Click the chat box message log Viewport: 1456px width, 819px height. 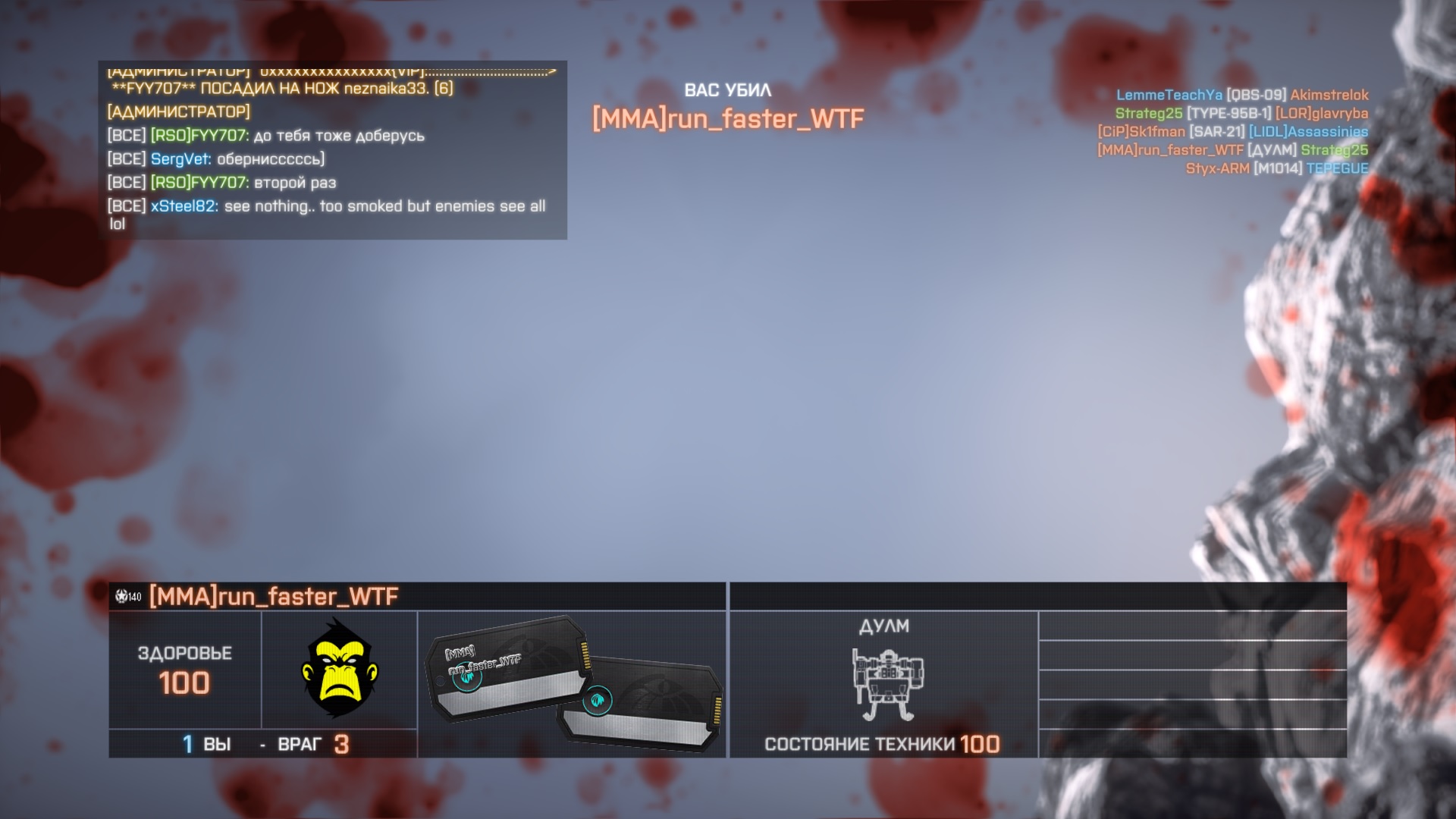coord(332,150)
